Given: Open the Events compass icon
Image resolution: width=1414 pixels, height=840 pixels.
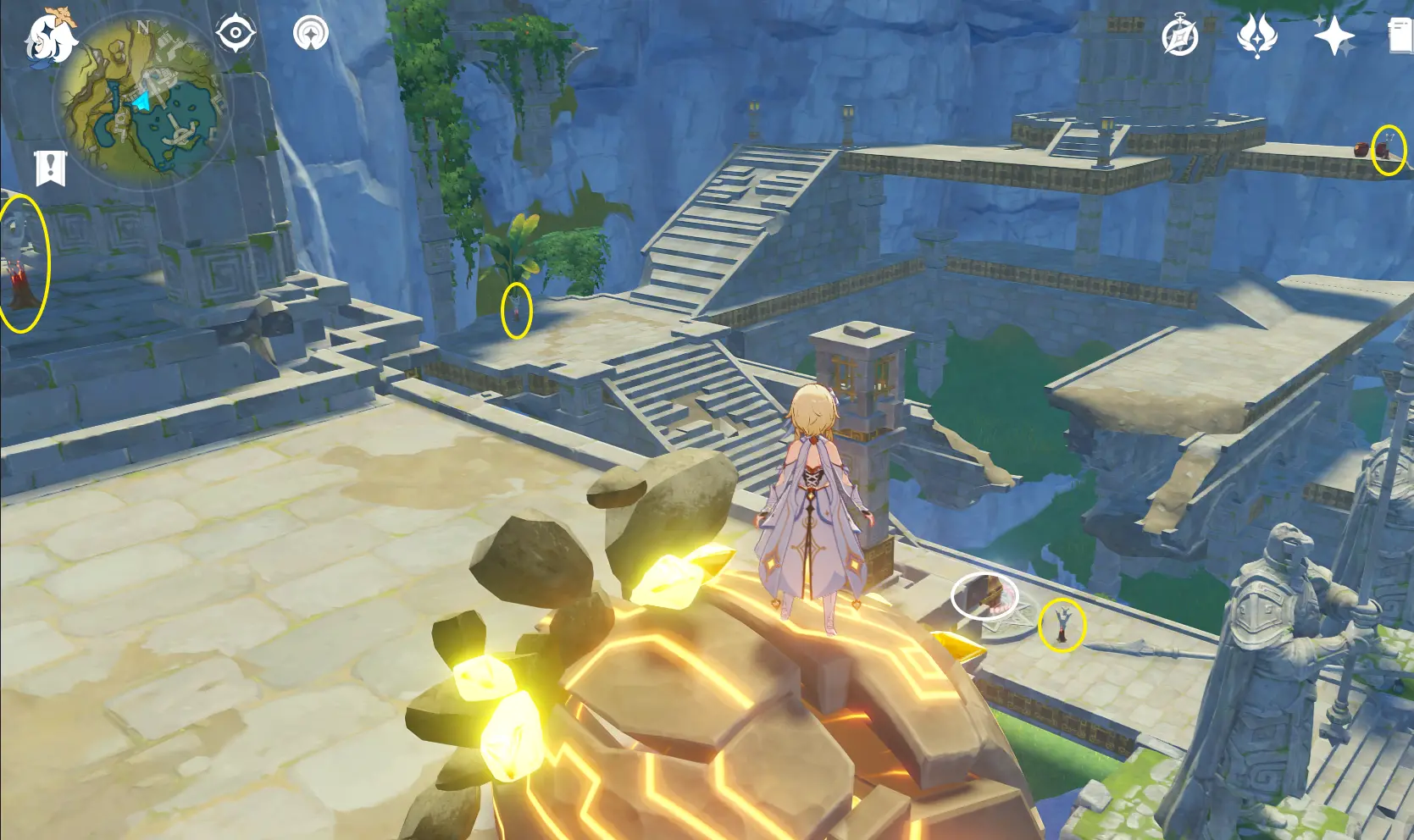Looking at the screenshot, I should click(x=1180, y=37).
